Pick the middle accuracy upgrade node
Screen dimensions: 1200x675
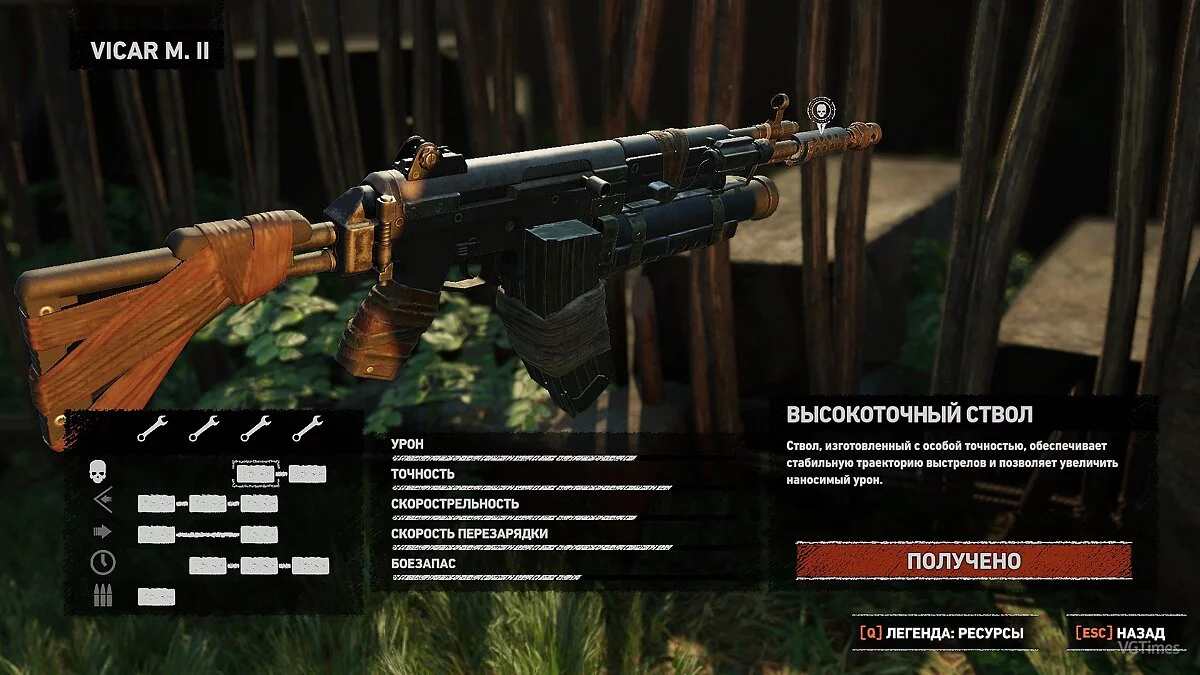(x=208, y=504)
